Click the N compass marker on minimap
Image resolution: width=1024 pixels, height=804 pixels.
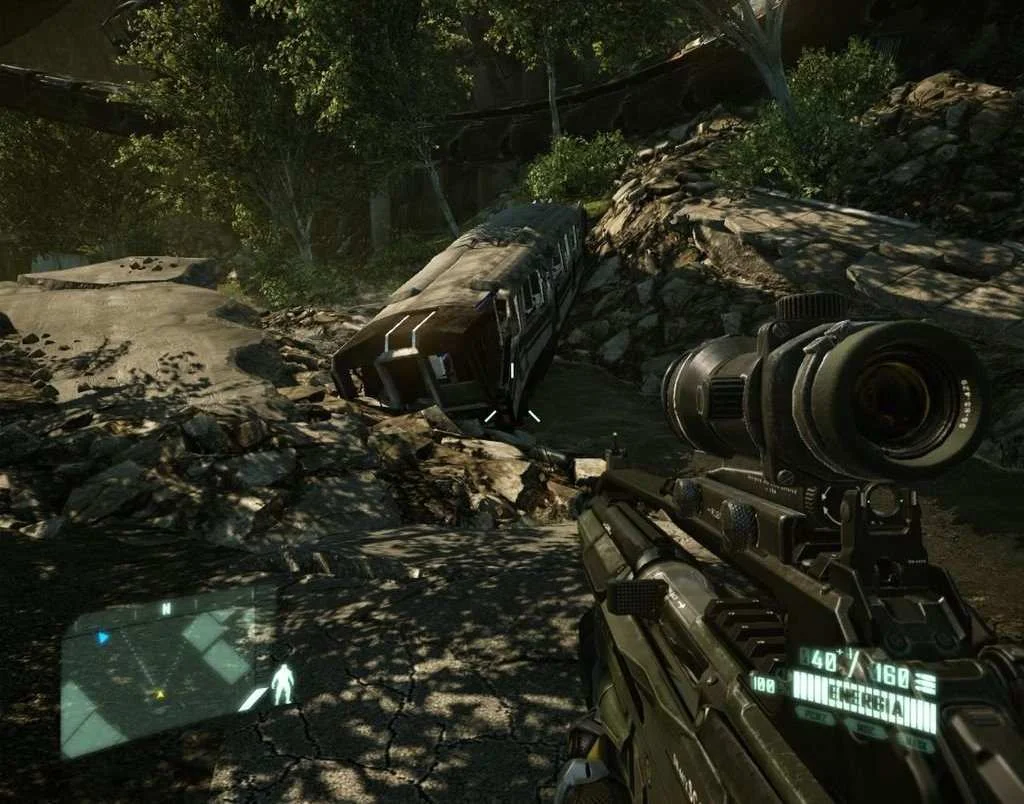(x=166, y=608)
